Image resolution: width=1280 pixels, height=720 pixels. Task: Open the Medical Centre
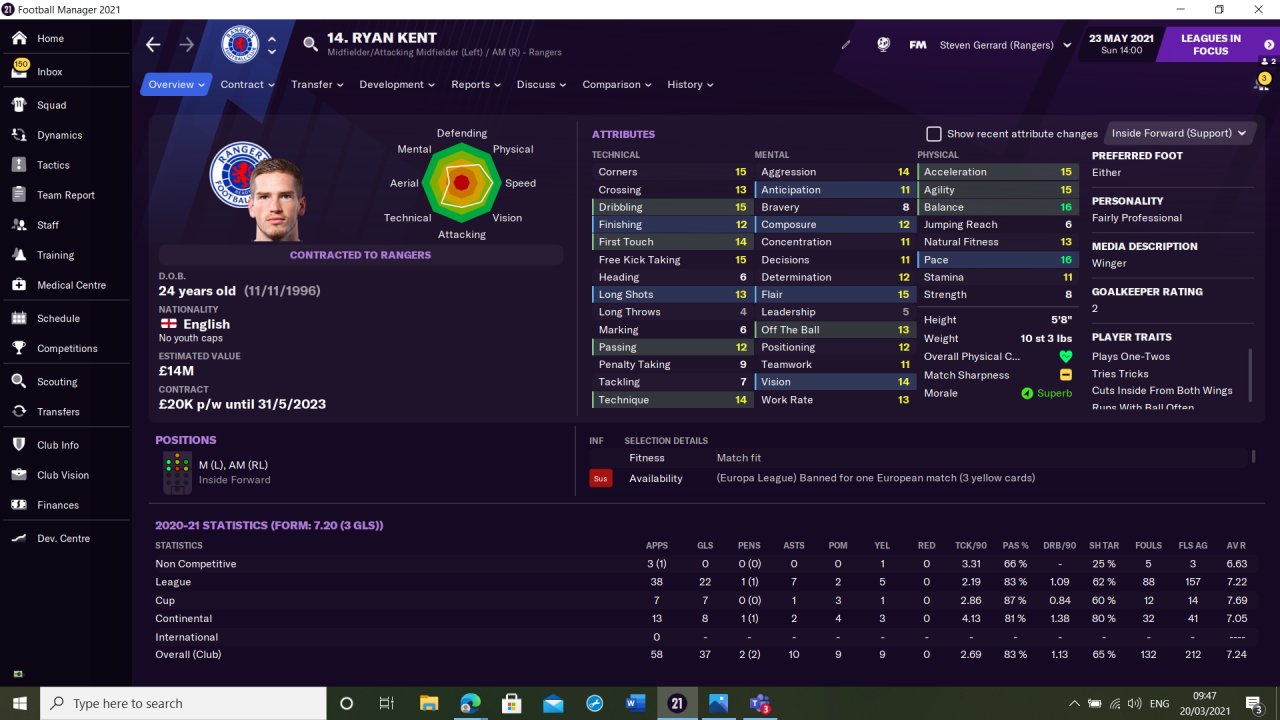point(71,285)
